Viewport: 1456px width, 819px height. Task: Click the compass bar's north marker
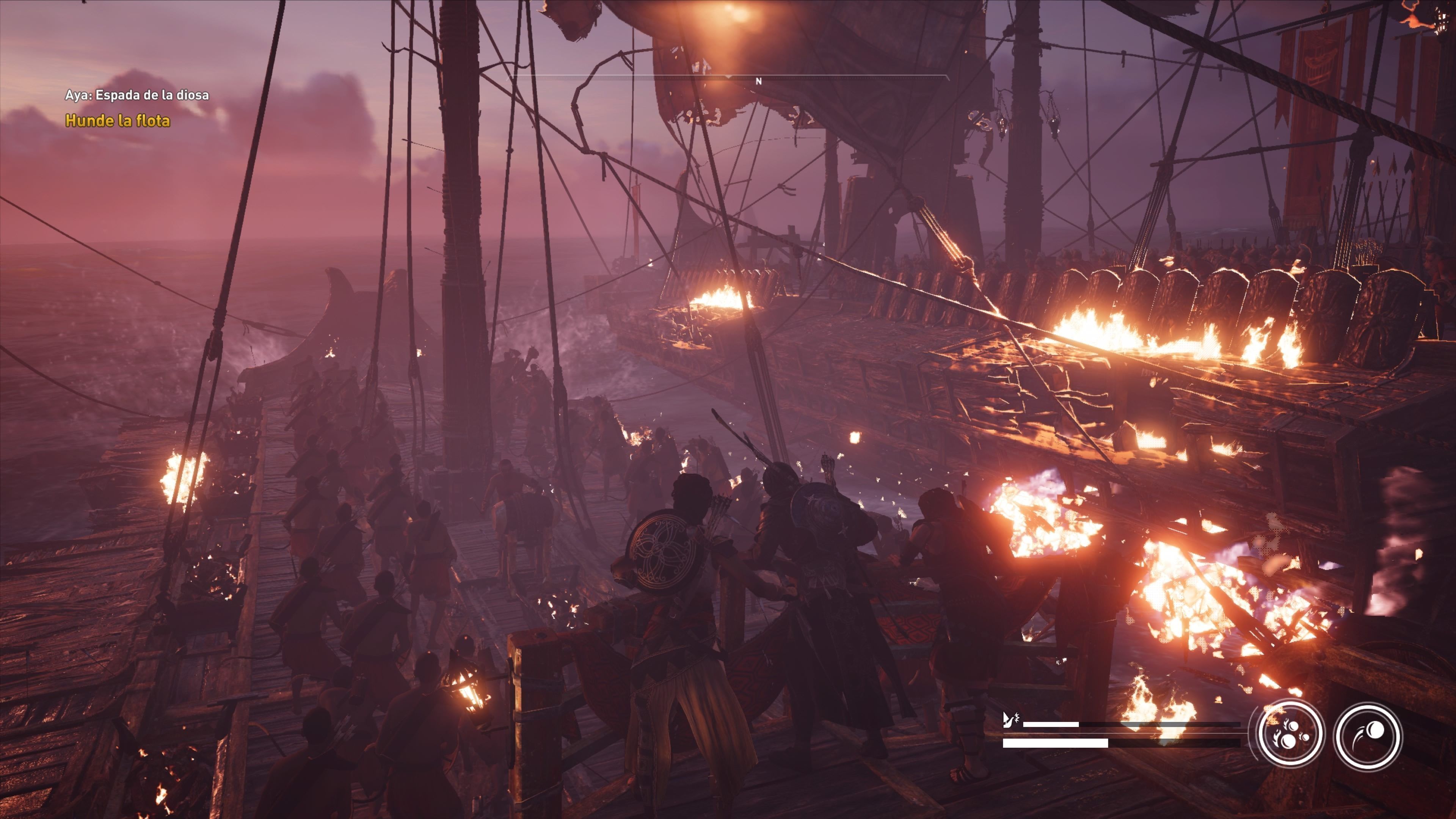(758, 82)
